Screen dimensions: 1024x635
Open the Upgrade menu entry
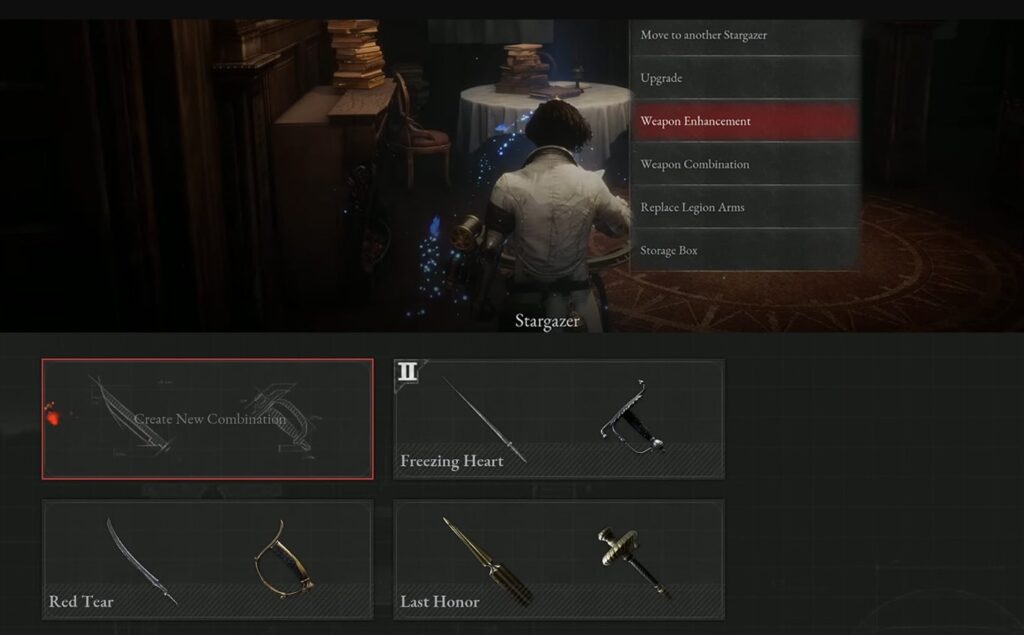pyautogui.click(x=745, y=78)
